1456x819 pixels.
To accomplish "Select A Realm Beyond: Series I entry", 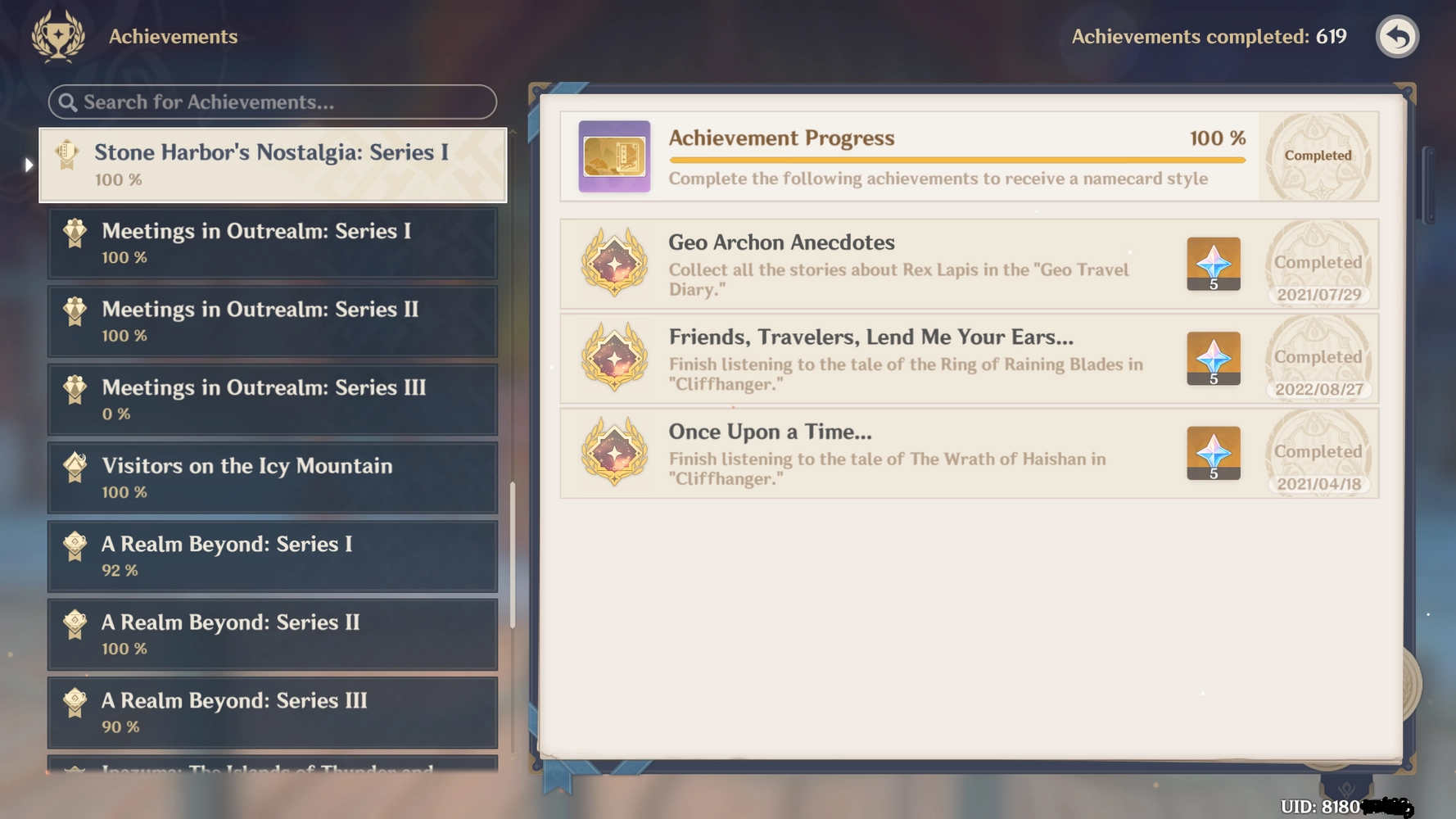I will [273, 555].
